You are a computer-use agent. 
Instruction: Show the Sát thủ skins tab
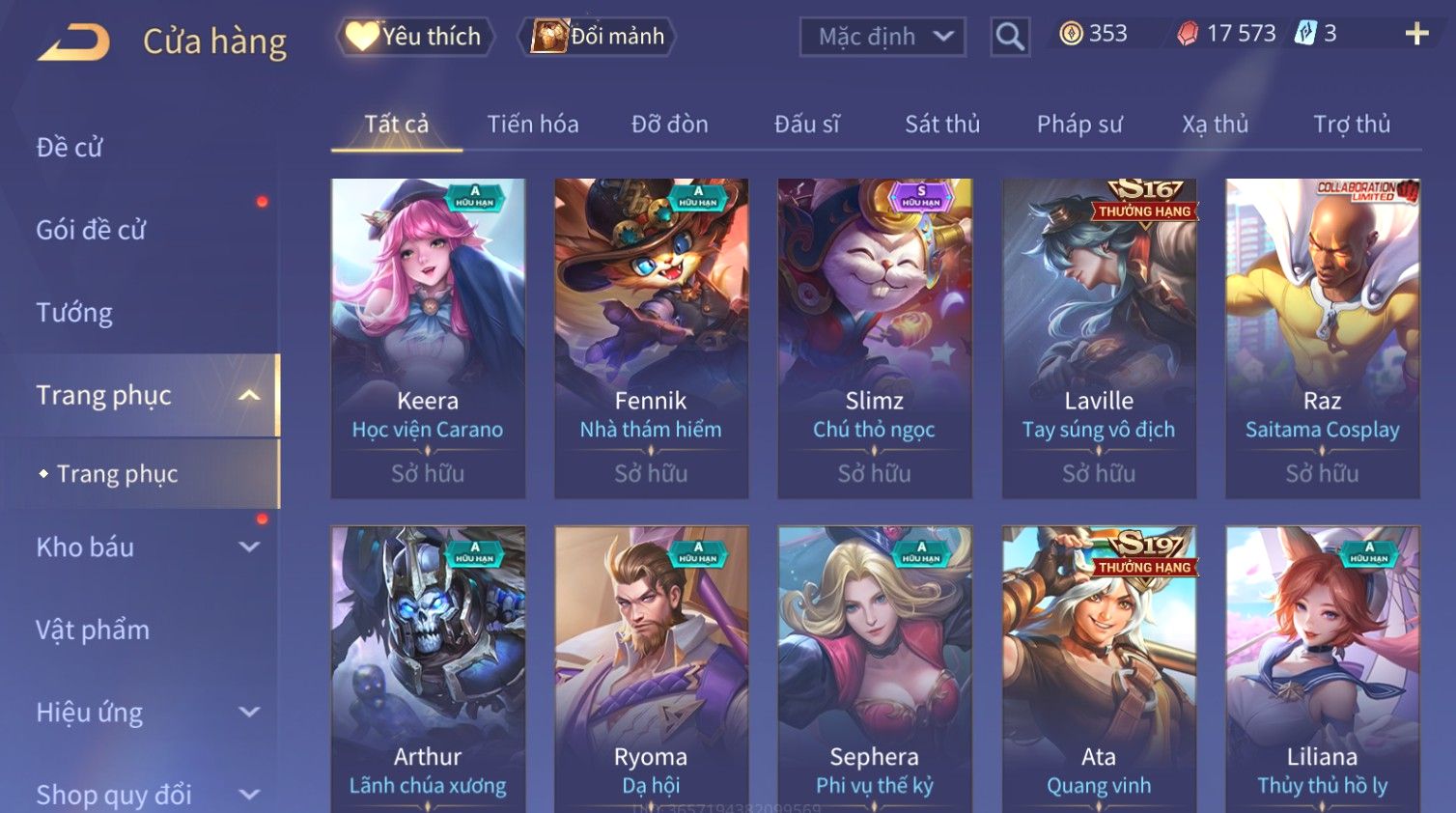942,125
